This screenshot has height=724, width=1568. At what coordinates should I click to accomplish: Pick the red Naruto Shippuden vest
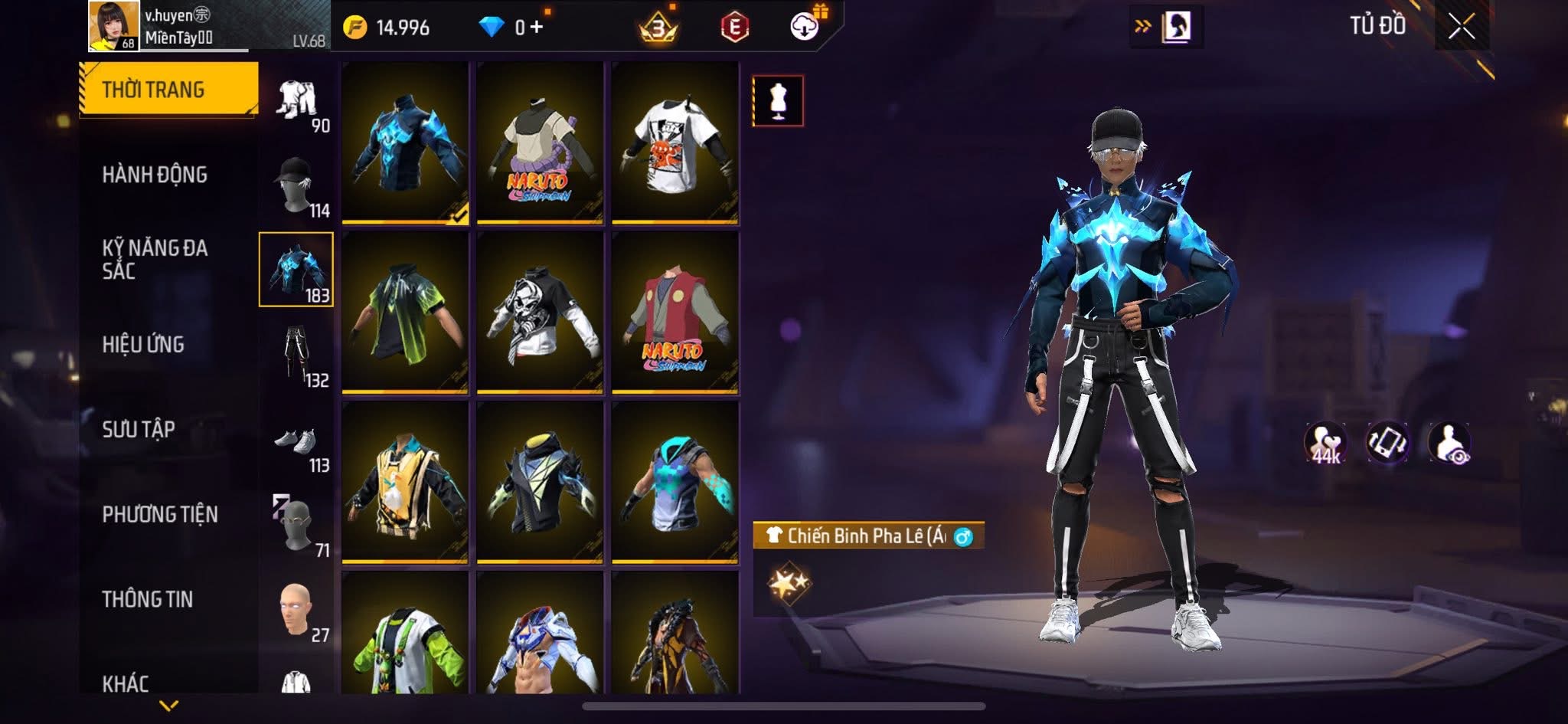pyautogui.click(x=675, y=313)
